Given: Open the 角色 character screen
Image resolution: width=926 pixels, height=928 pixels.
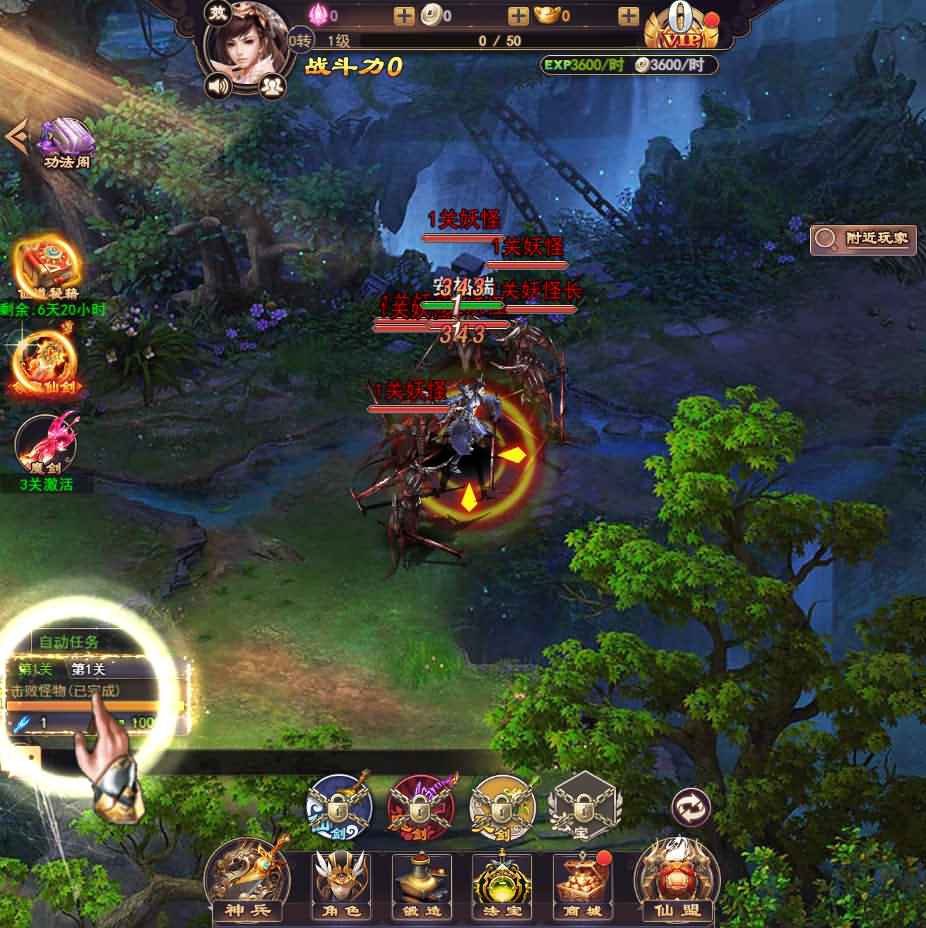Looking at the screenshot, I should [x=337, y=882].
